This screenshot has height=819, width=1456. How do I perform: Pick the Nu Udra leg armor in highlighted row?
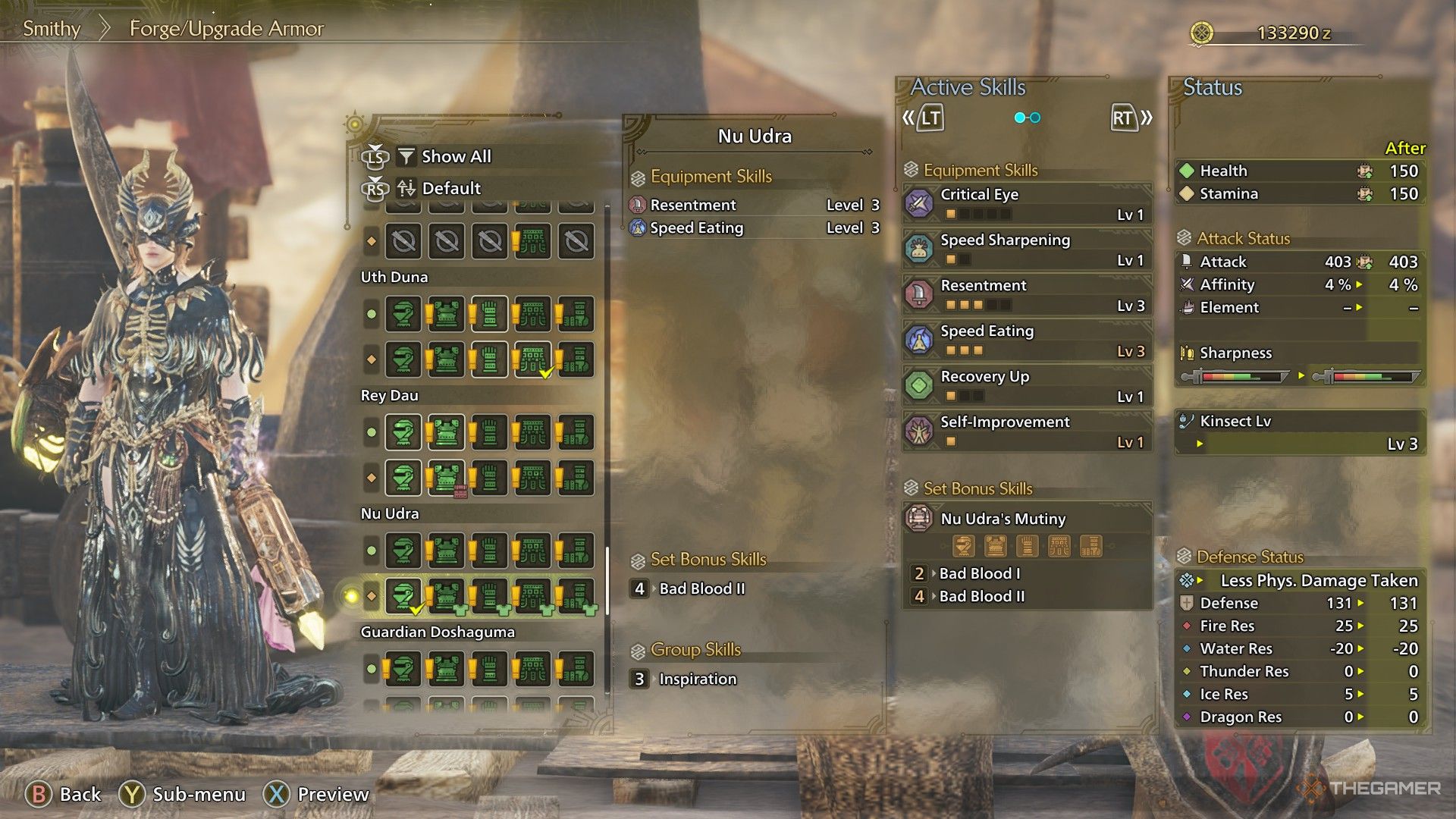point(576,596)
